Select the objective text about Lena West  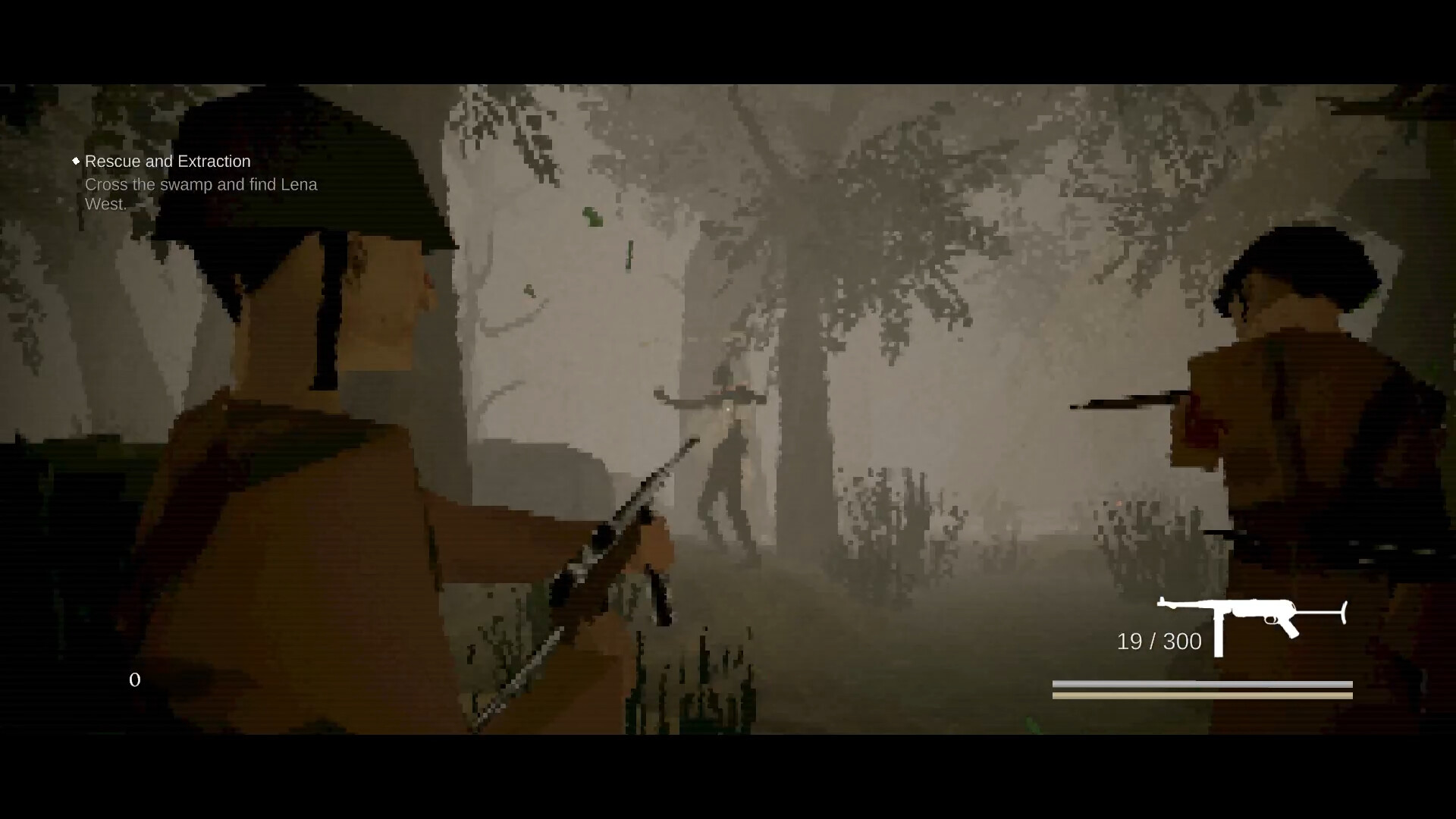(x=201, y=193)
